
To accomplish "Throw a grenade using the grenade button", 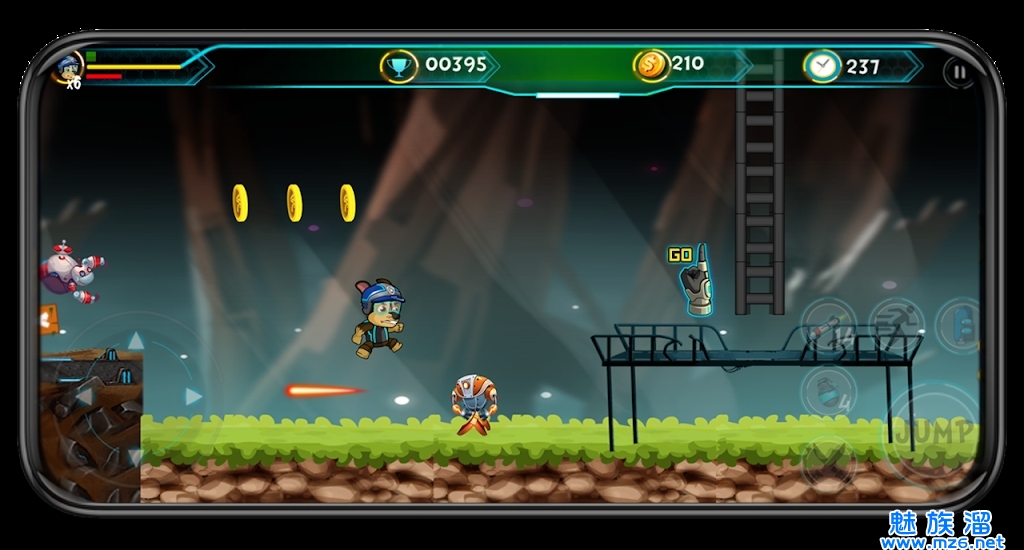I will coord(827,390).
